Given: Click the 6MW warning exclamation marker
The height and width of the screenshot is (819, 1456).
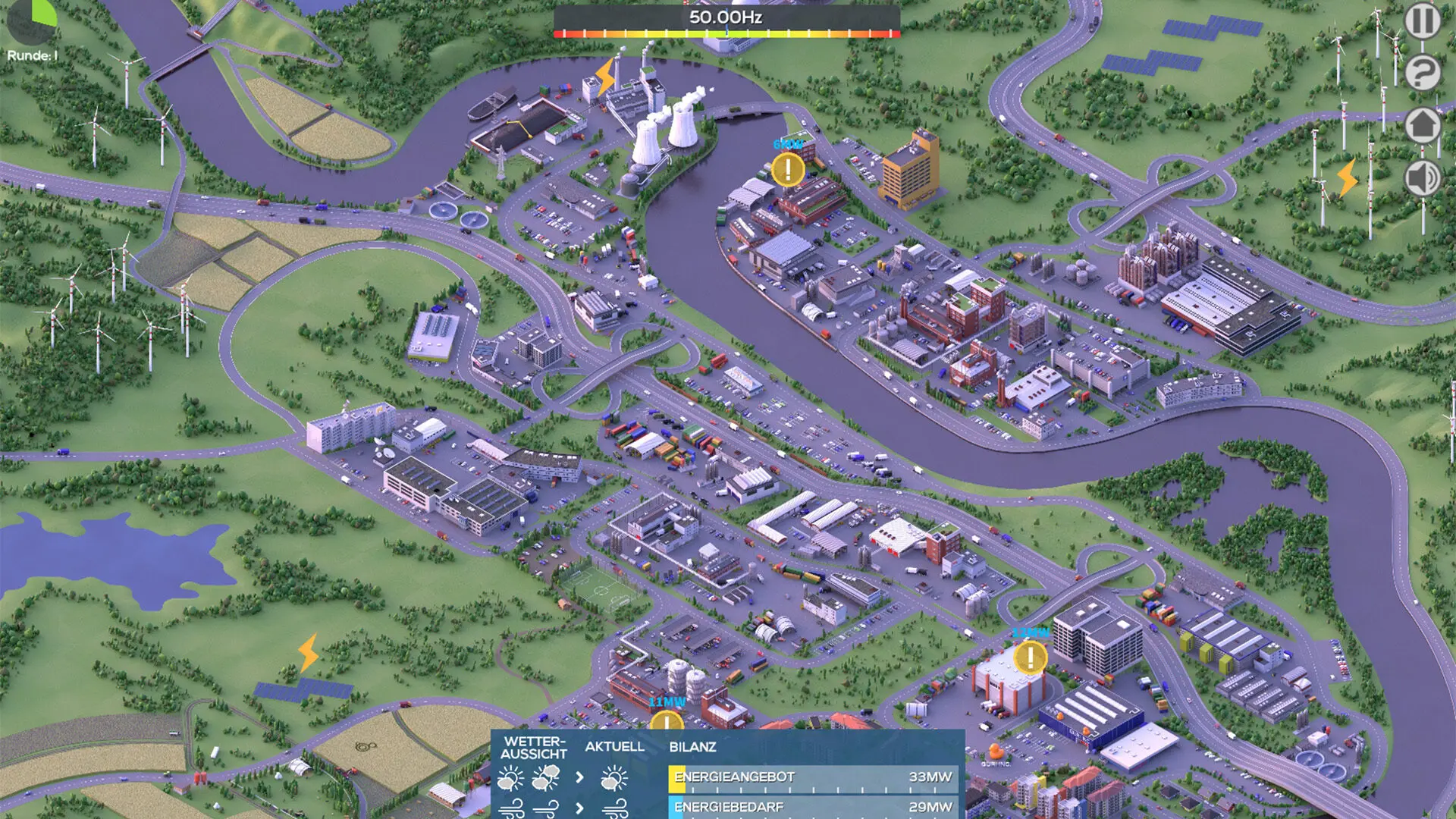Looking at the screenshot, I should [x=789, y=171].
